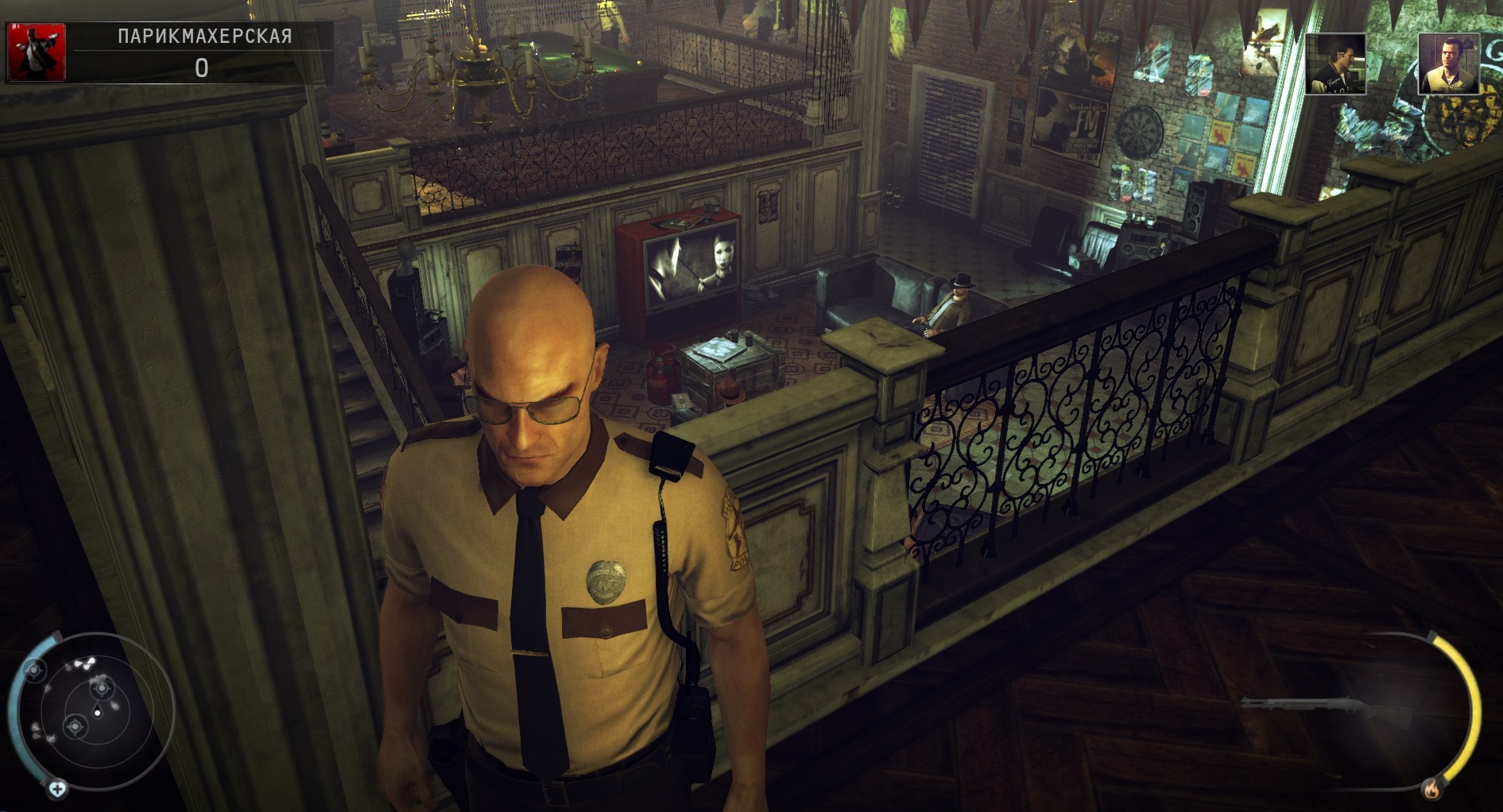
Task: Activate the flame instinct icon
Action: coord(1431,790)
